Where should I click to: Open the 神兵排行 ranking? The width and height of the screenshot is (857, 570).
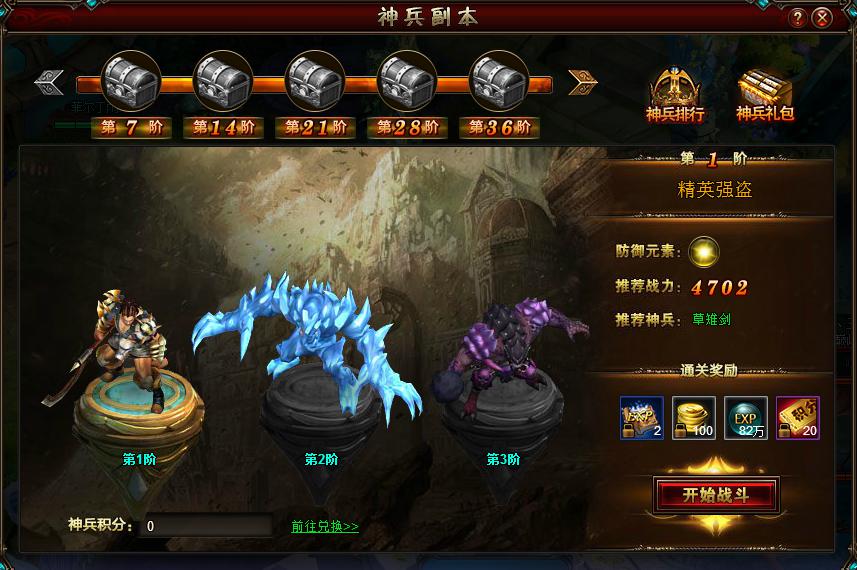point(675,96)
